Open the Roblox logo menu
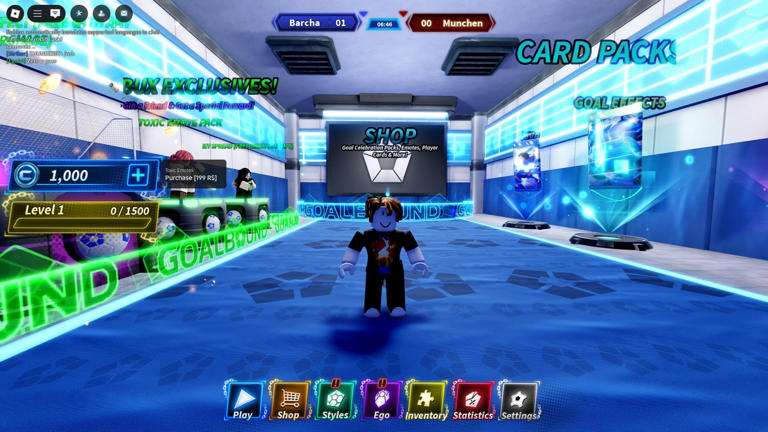The image size is (768, 432). click(x=15, y=14)
